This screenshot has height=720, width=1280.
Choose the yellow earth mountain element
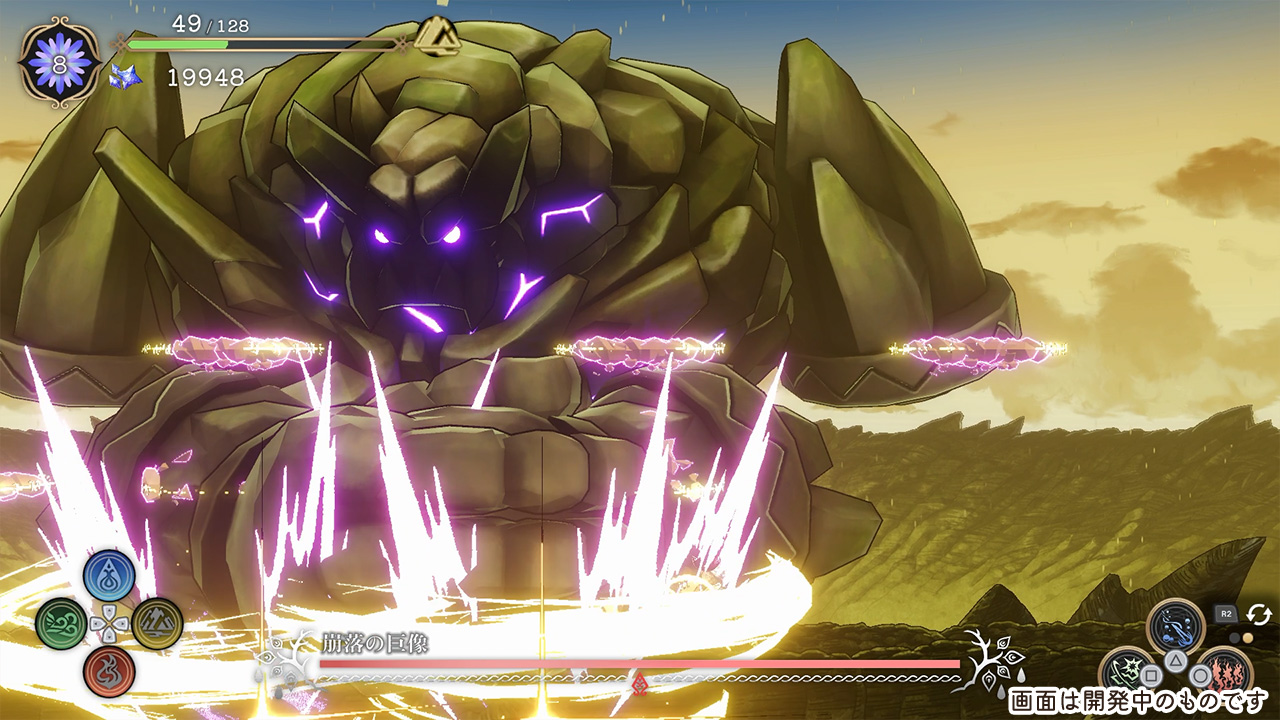[157, 624]
